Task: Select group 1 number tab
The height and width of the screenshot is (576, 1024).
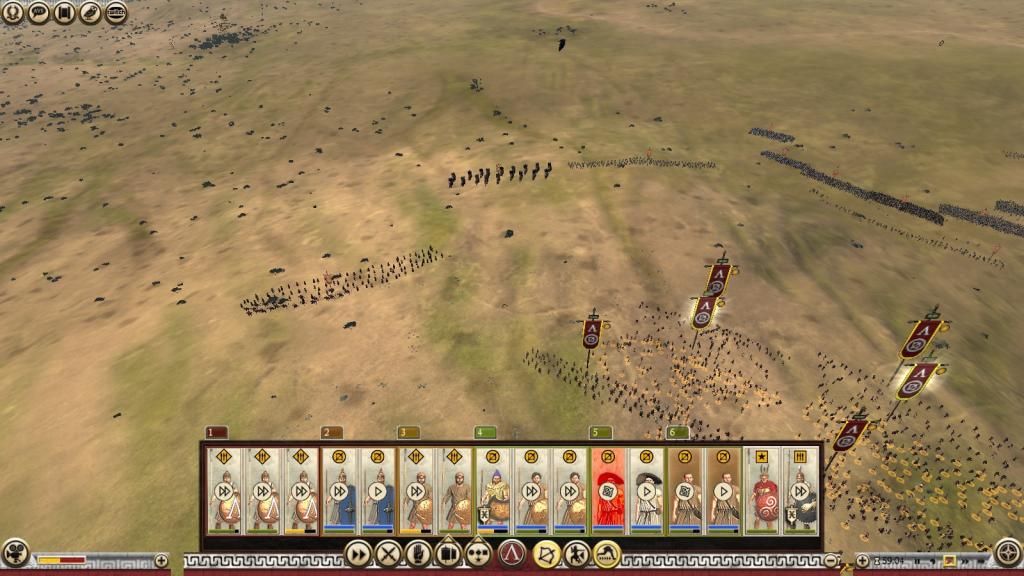Action: click(x=217, y=432)
